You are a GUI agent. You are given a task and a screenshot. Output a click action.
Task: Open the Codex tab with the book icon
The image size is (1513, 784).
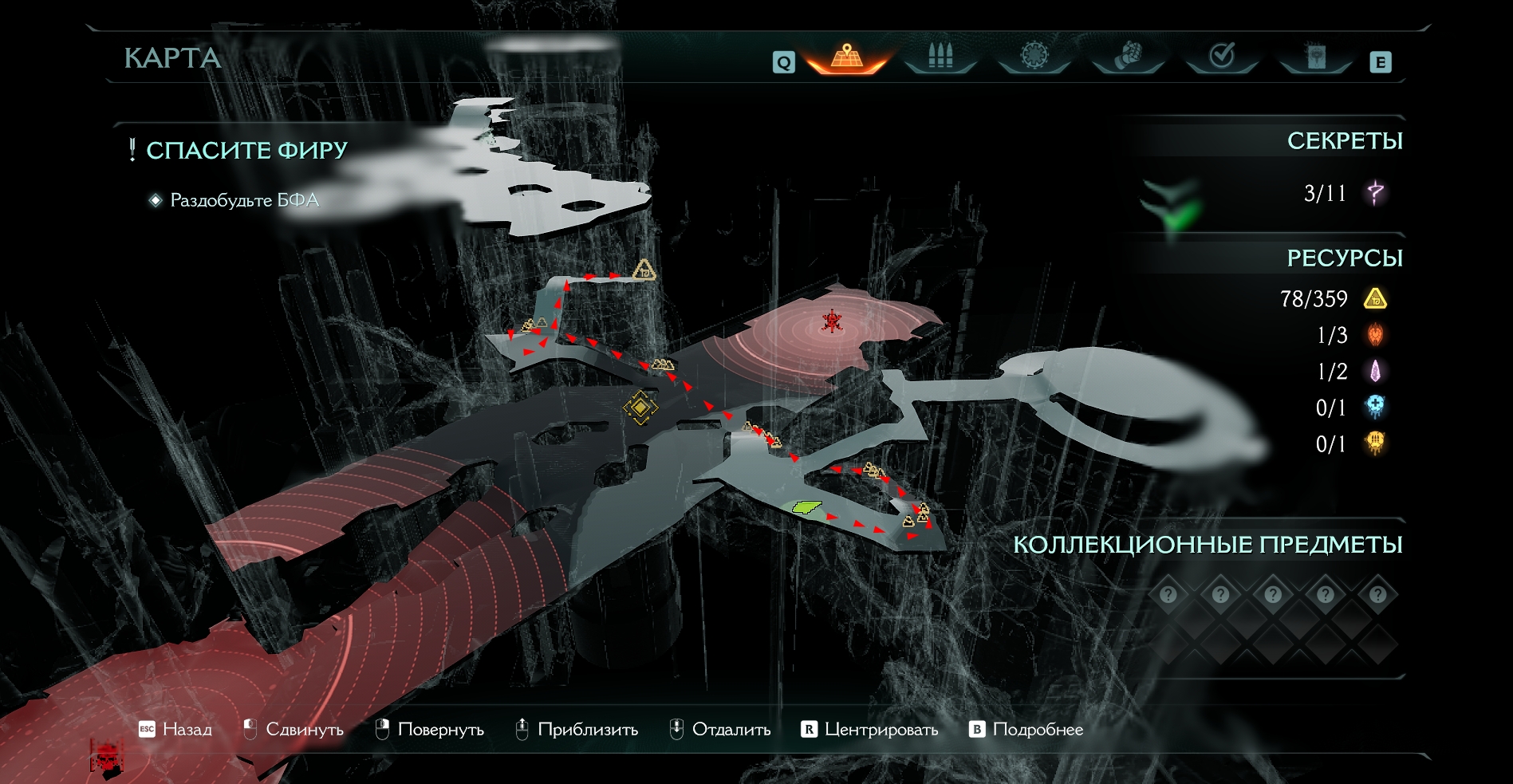[x=1316, y=56]
